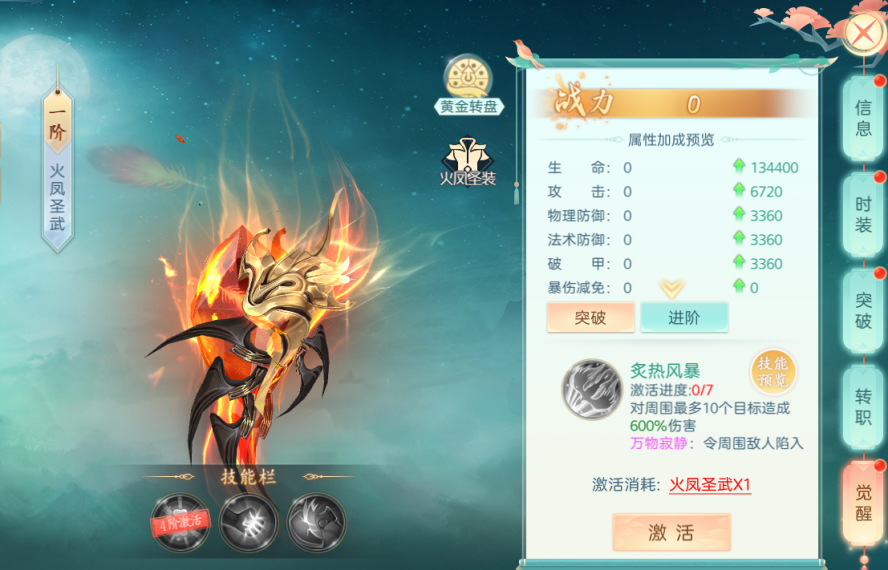Choose the orange 突破 button
This screenshot has height=570, width=888.
click(x=590, y=317)
